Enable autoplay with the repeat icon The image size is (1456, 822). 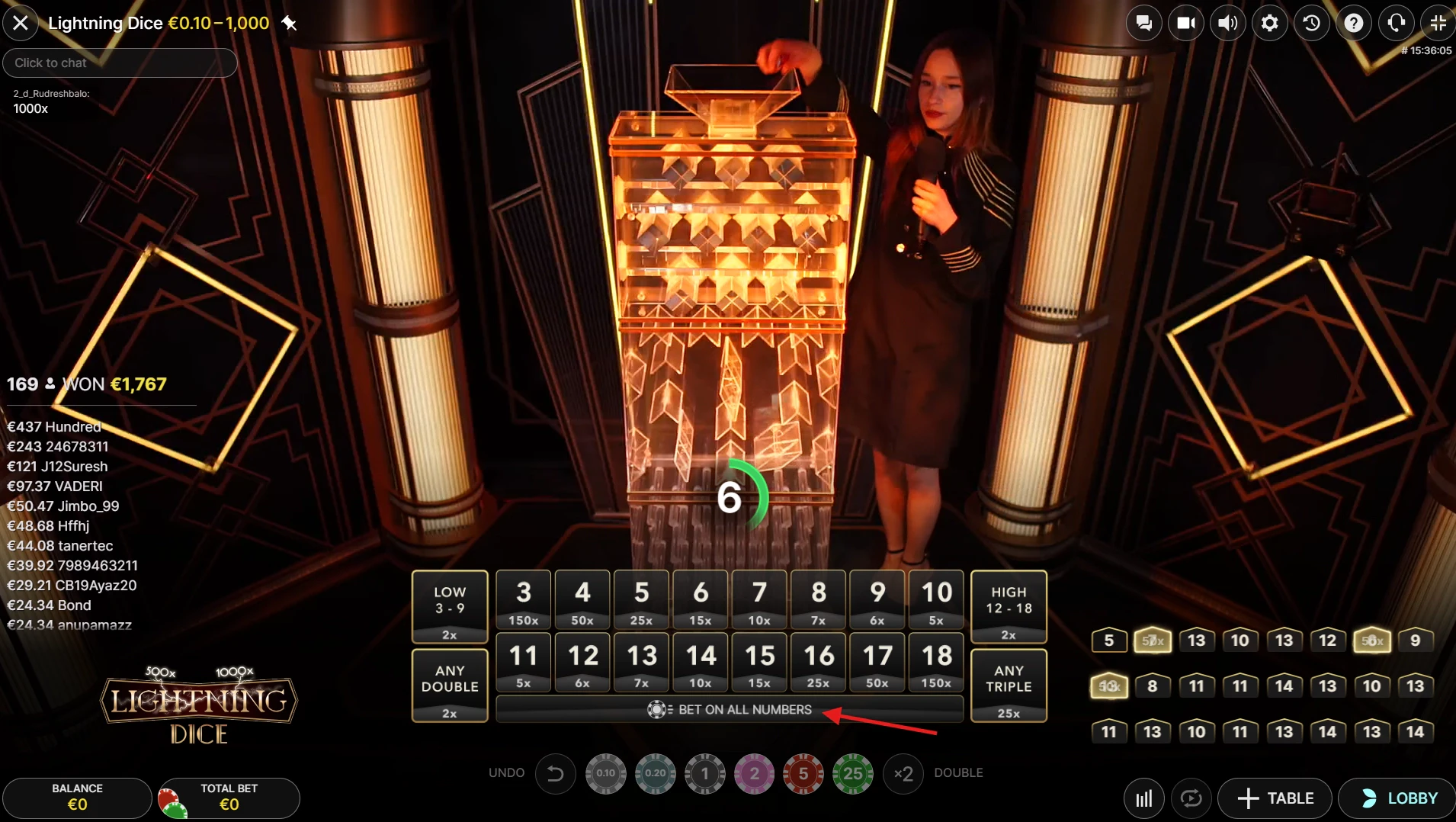tap(1191, 798)
